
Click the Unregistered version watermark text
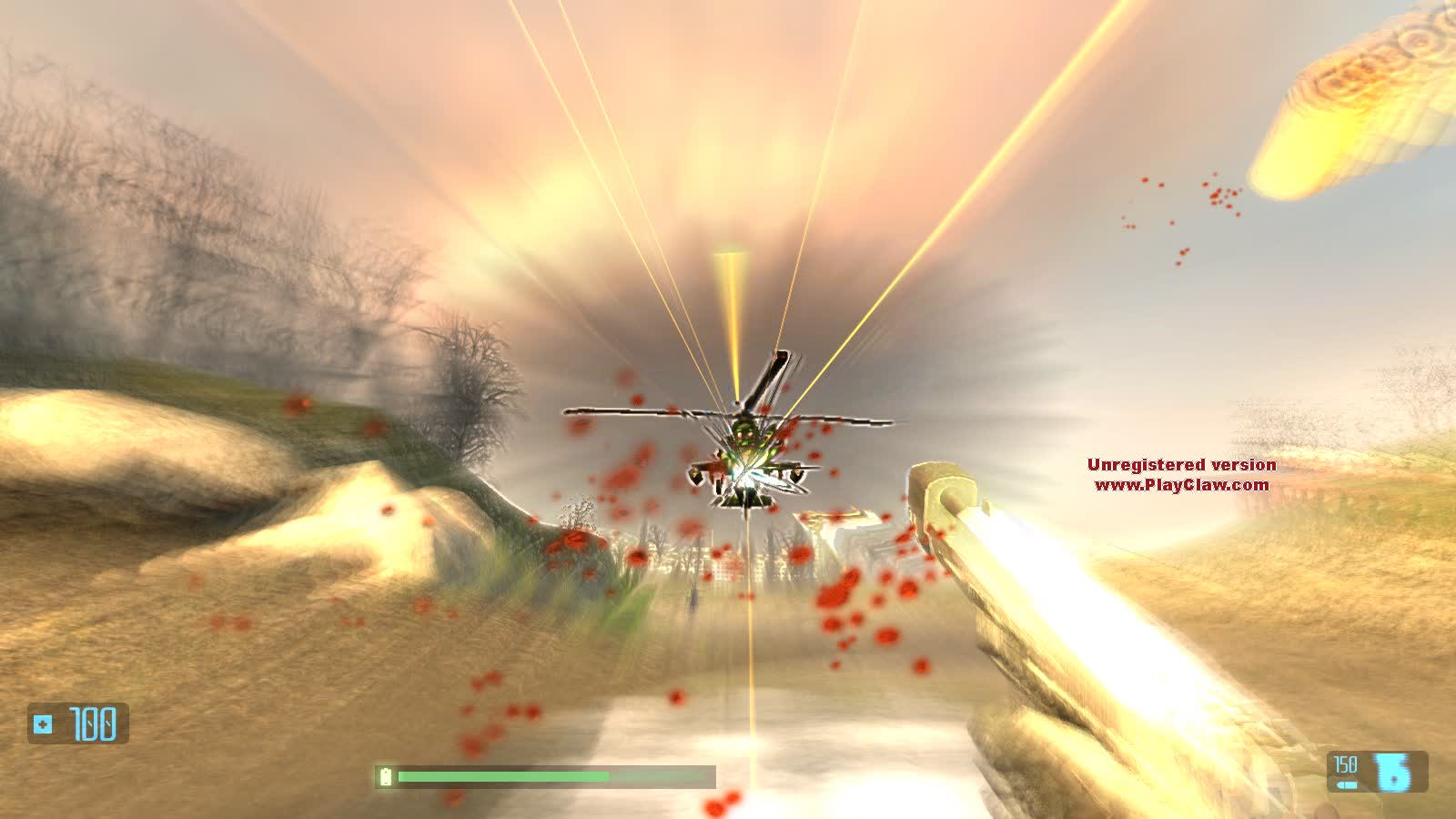point(1180,464)
